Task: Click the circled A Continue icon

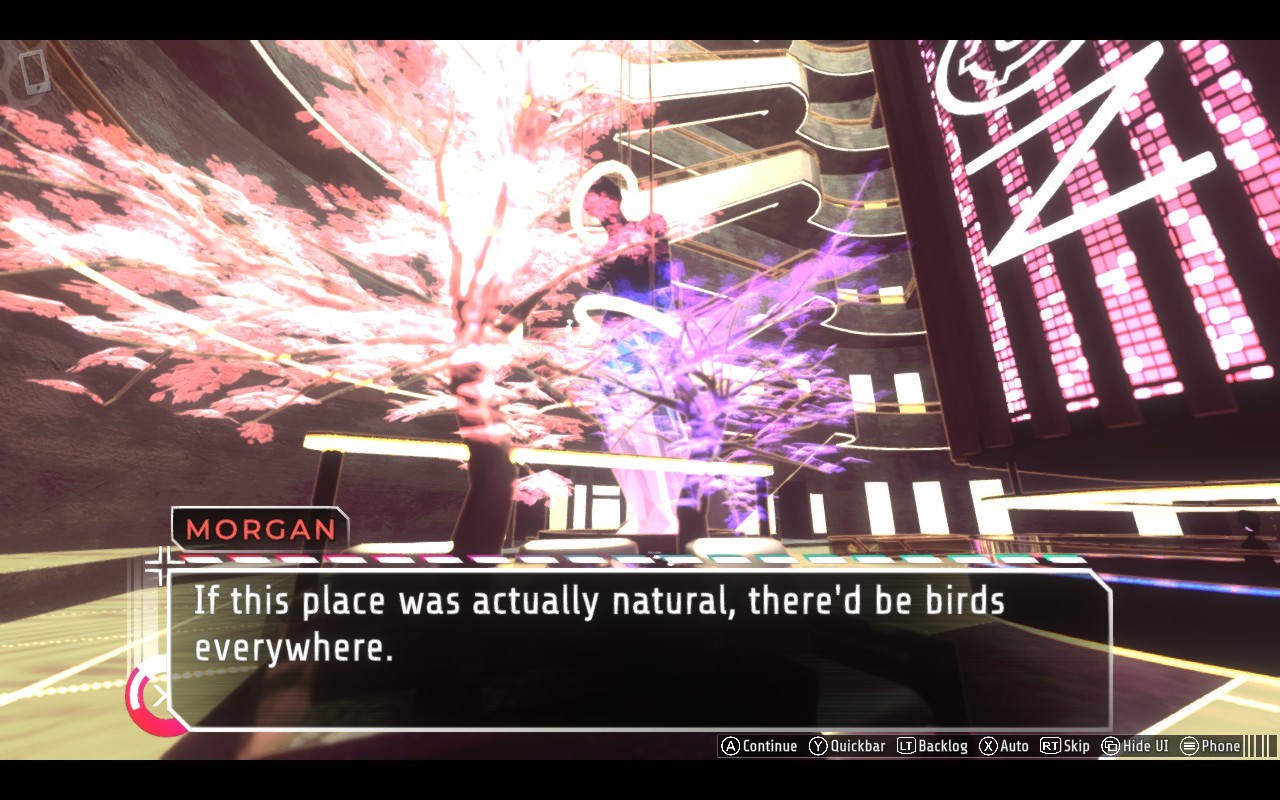Action: click(x=732, y=746)
